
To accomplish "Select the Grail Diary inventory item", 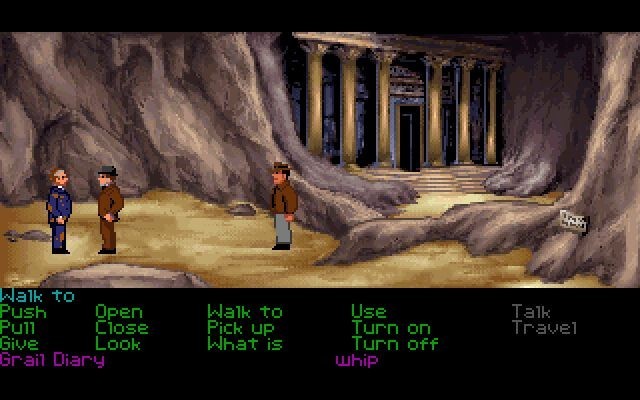I will (x=52, y=360).
